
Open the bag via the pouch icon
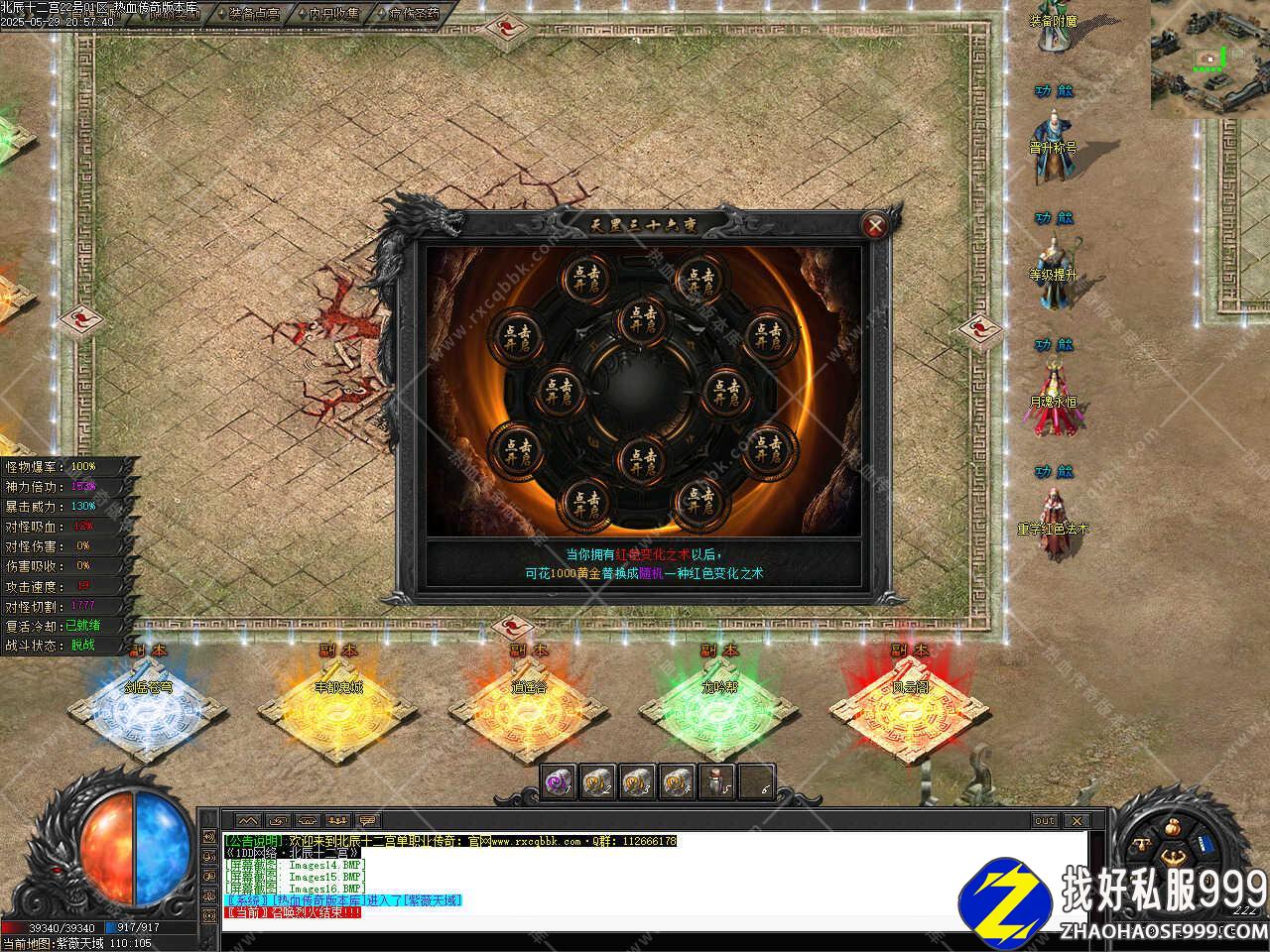1173,828
